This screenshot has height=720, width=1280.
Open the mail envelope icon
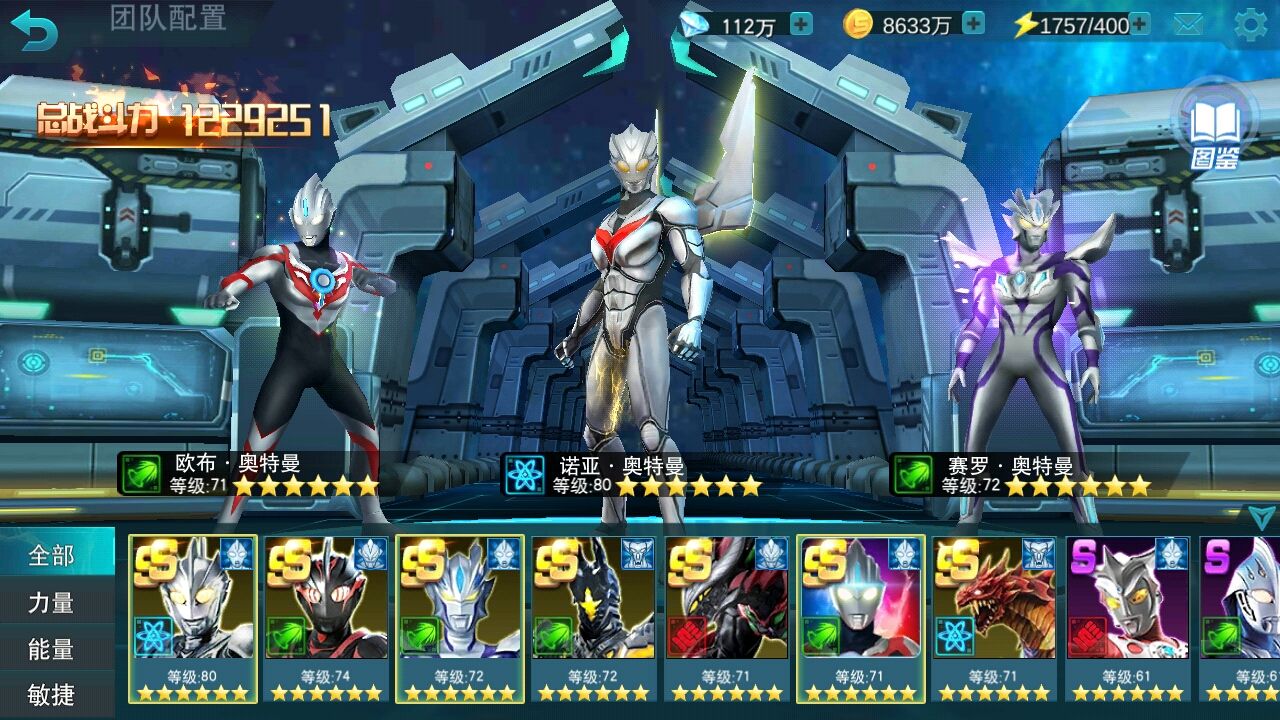pyautogui.click(x=1188, y=25)
